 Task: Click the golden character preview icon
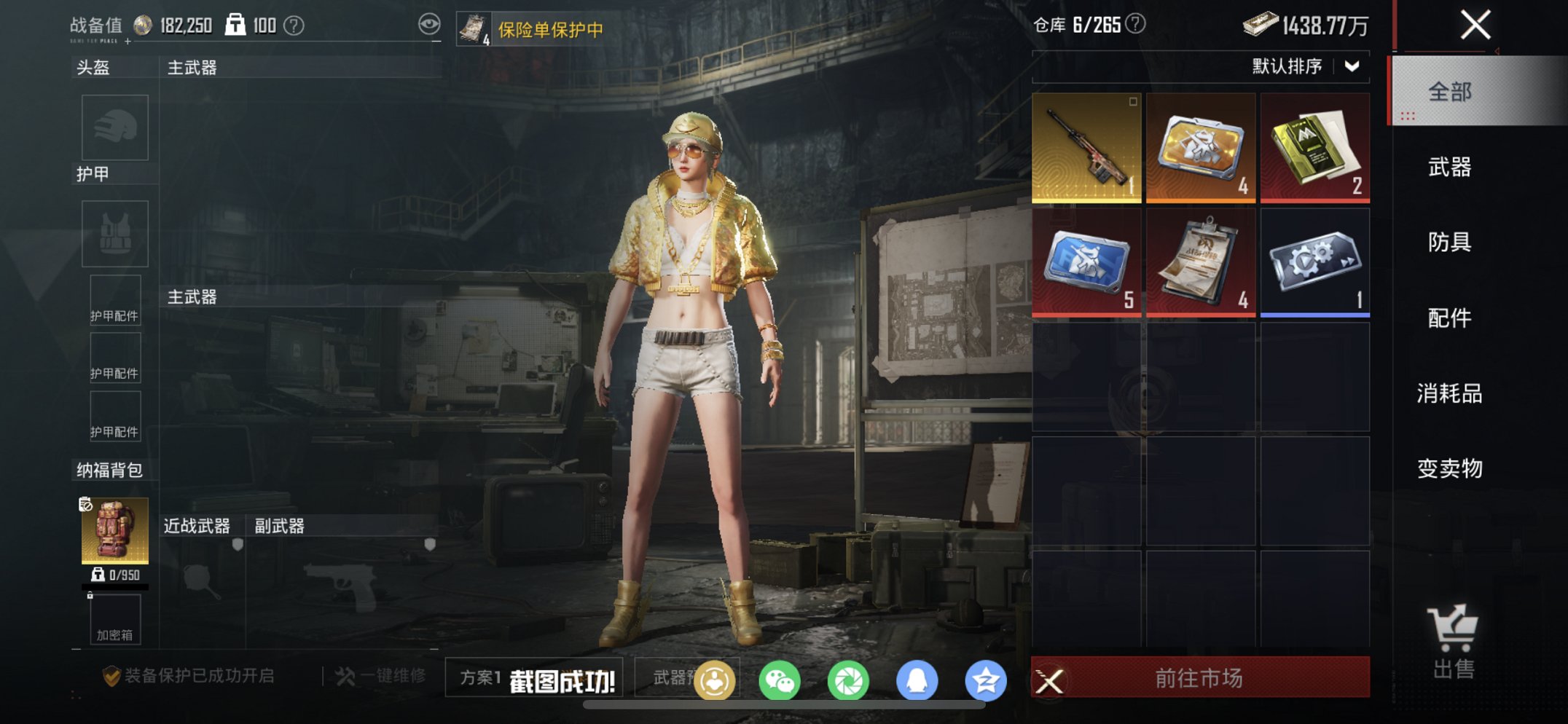tap(714, 679)
